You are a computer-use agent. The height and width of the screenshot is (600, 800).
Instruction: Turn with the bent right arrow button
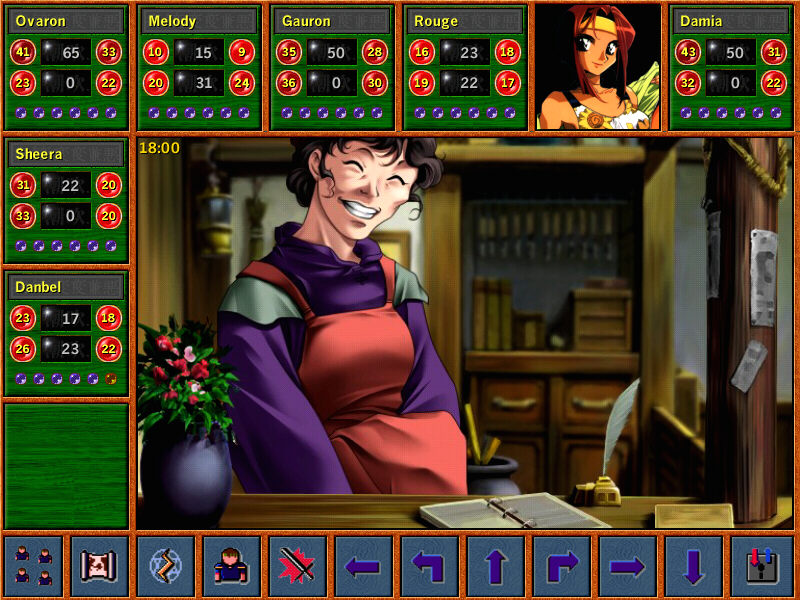(561, 566)
